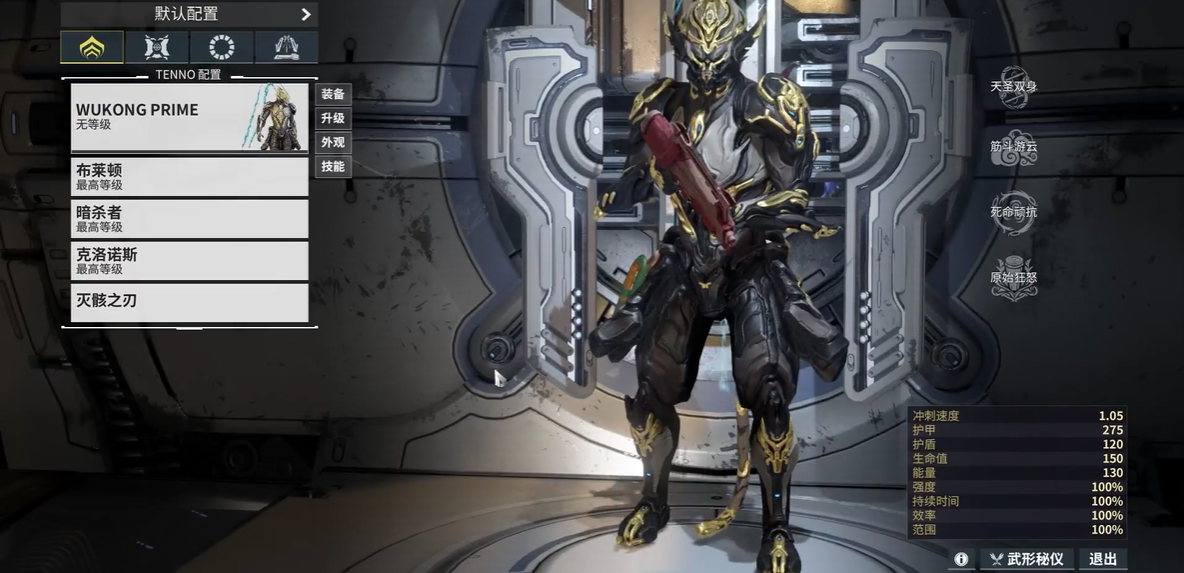The height and width of the screenshot is (573, 1184).
Task: Show the 技能 abilities screen
Action: (333, 166)
